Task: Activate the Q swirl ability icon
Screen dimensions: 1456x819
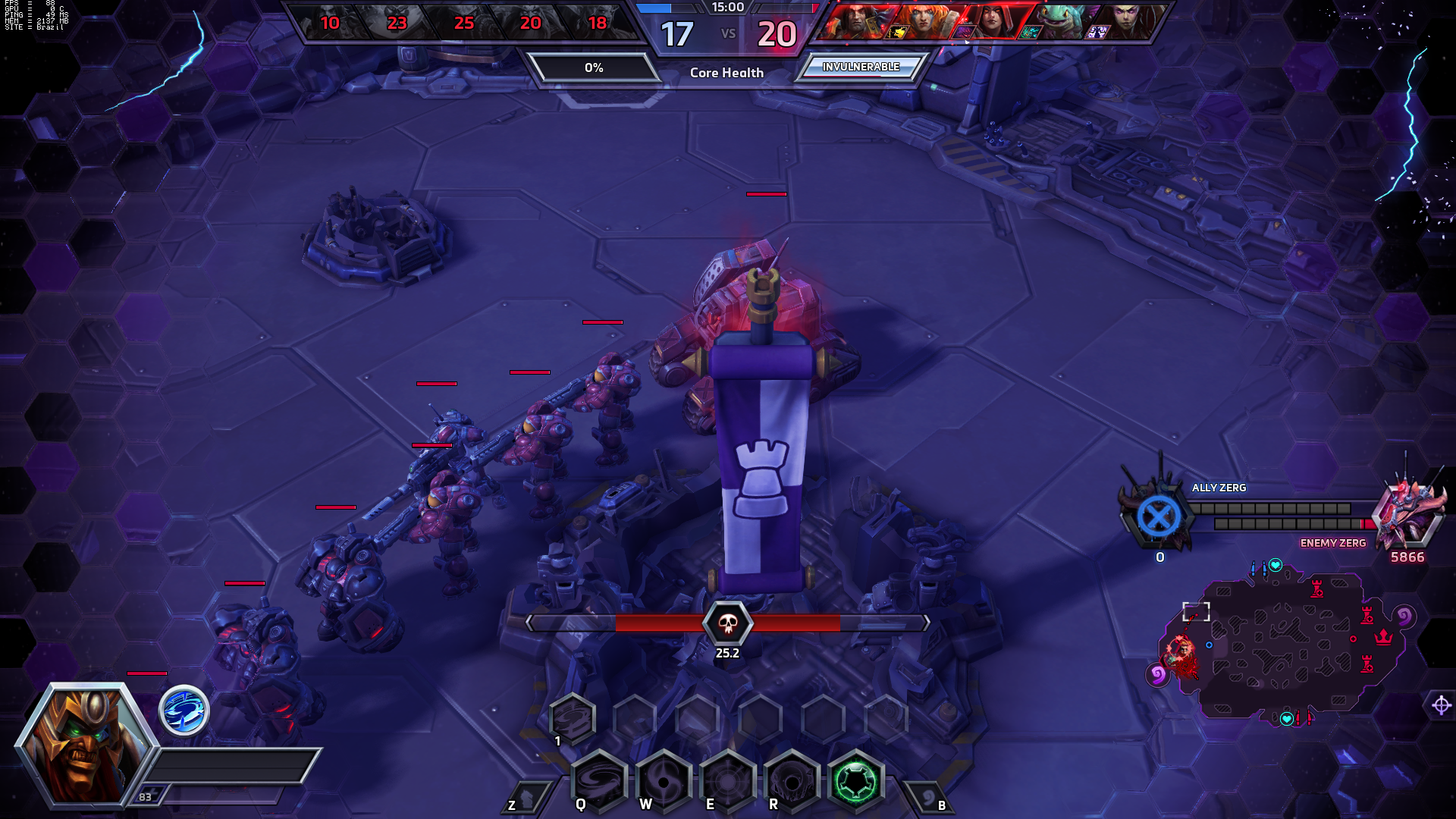Action: pos(599,780)
